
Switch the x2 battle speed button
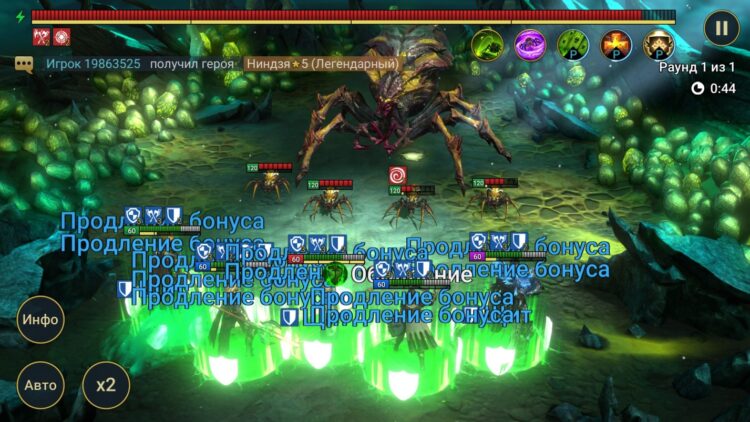(105, 385)
